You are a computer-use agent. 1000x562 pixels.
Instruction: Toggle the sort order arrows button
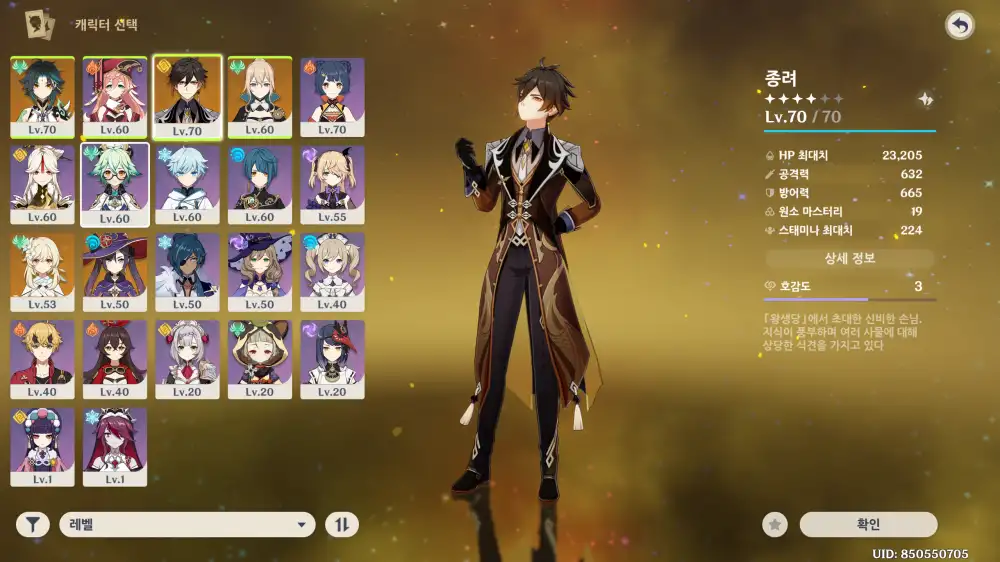tap(342, 525)
